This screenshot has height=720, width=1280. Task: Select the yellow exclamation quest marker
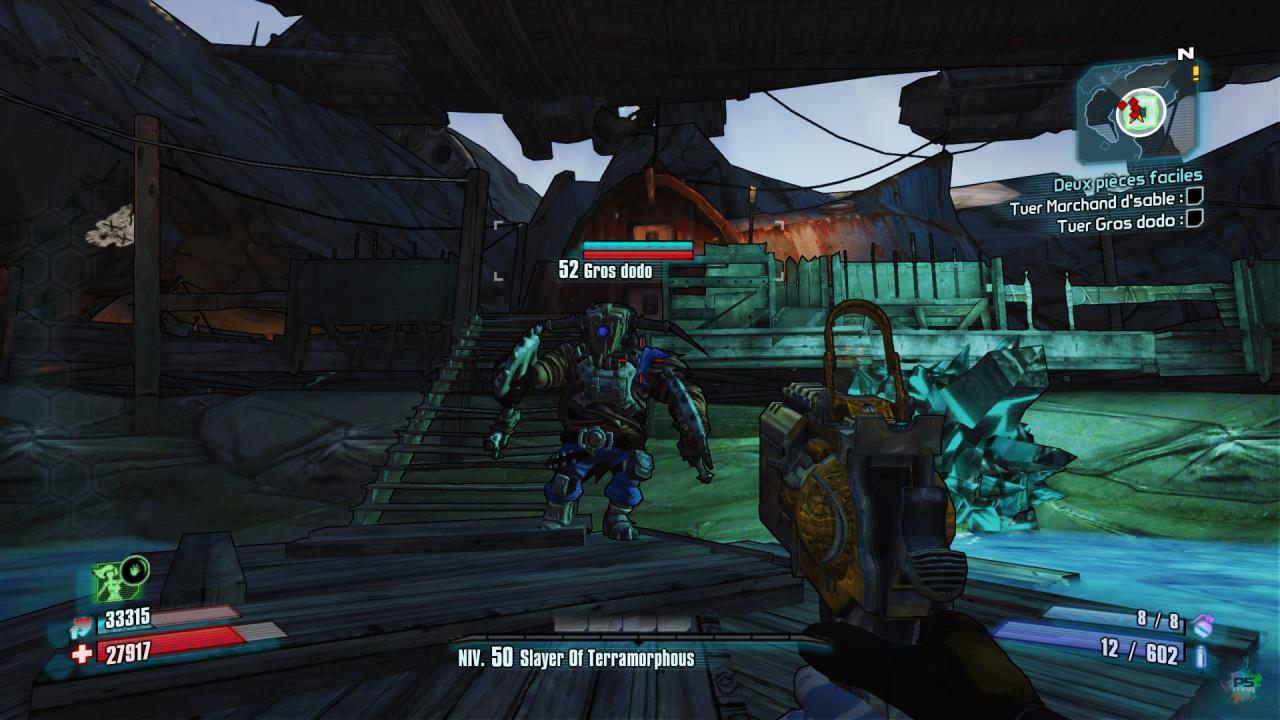coord(1195,73)
